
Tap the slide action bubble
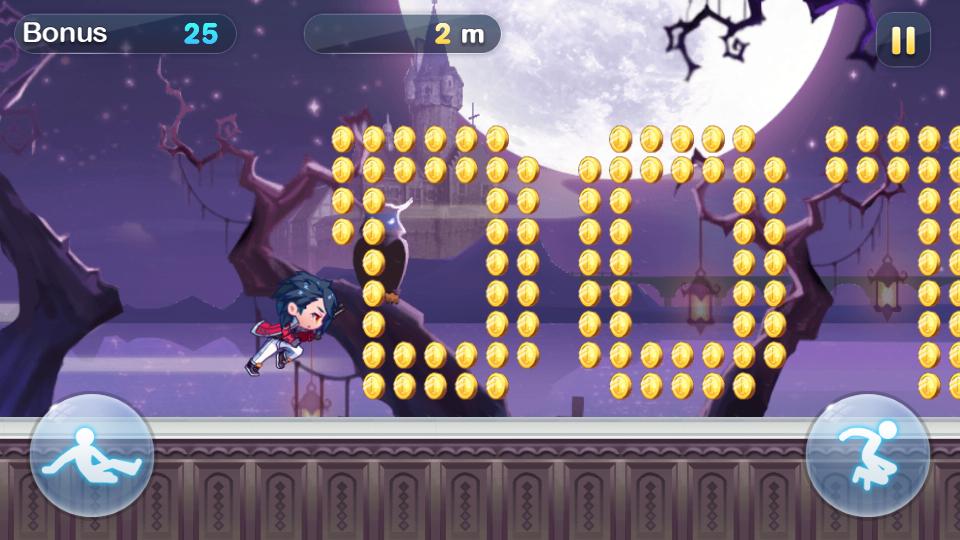click(91, 455)
